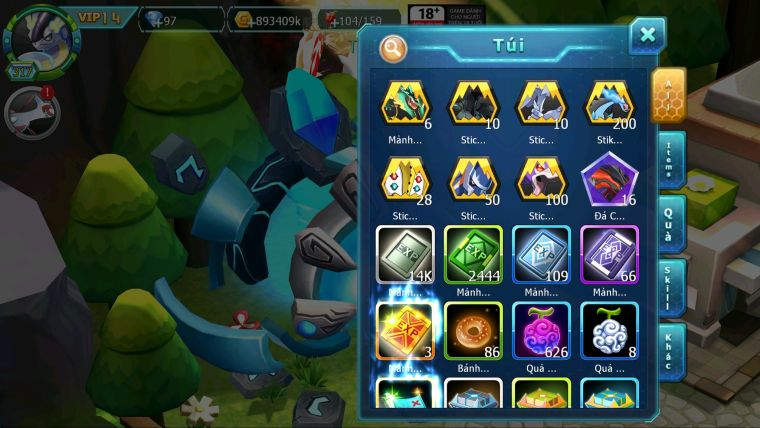Open the bag search magnifier
The image size is (760, 428).
(x=394, y=47)
